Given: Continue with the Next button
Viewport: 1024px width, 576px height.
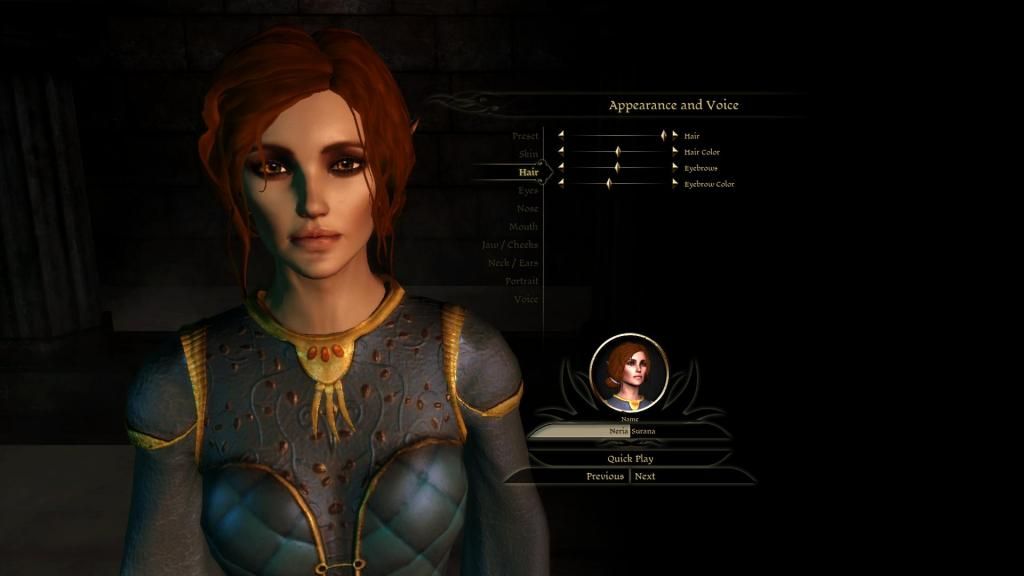Looking at the screenshot, I should pyautogui.click(x=646, y=476).
